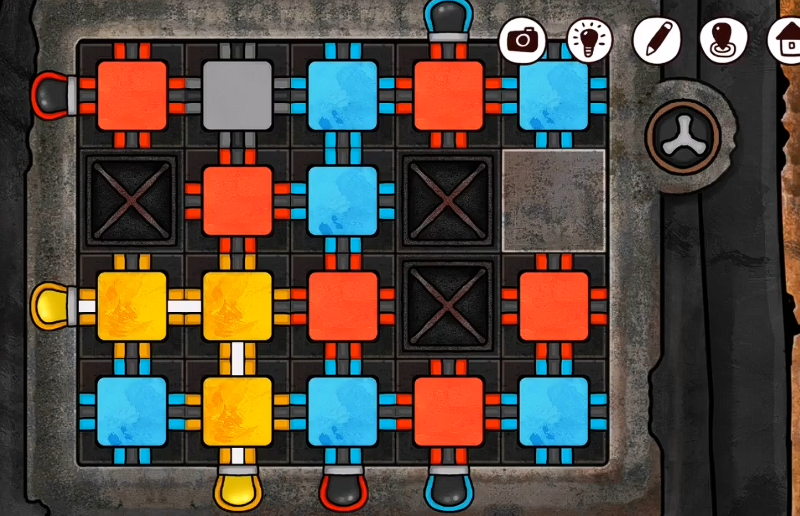Image resolution: width=800 pixels, height=516 pixels.
Task: Select the gray tile on the board
Action: pyautogui.click(x=238, y=95)
